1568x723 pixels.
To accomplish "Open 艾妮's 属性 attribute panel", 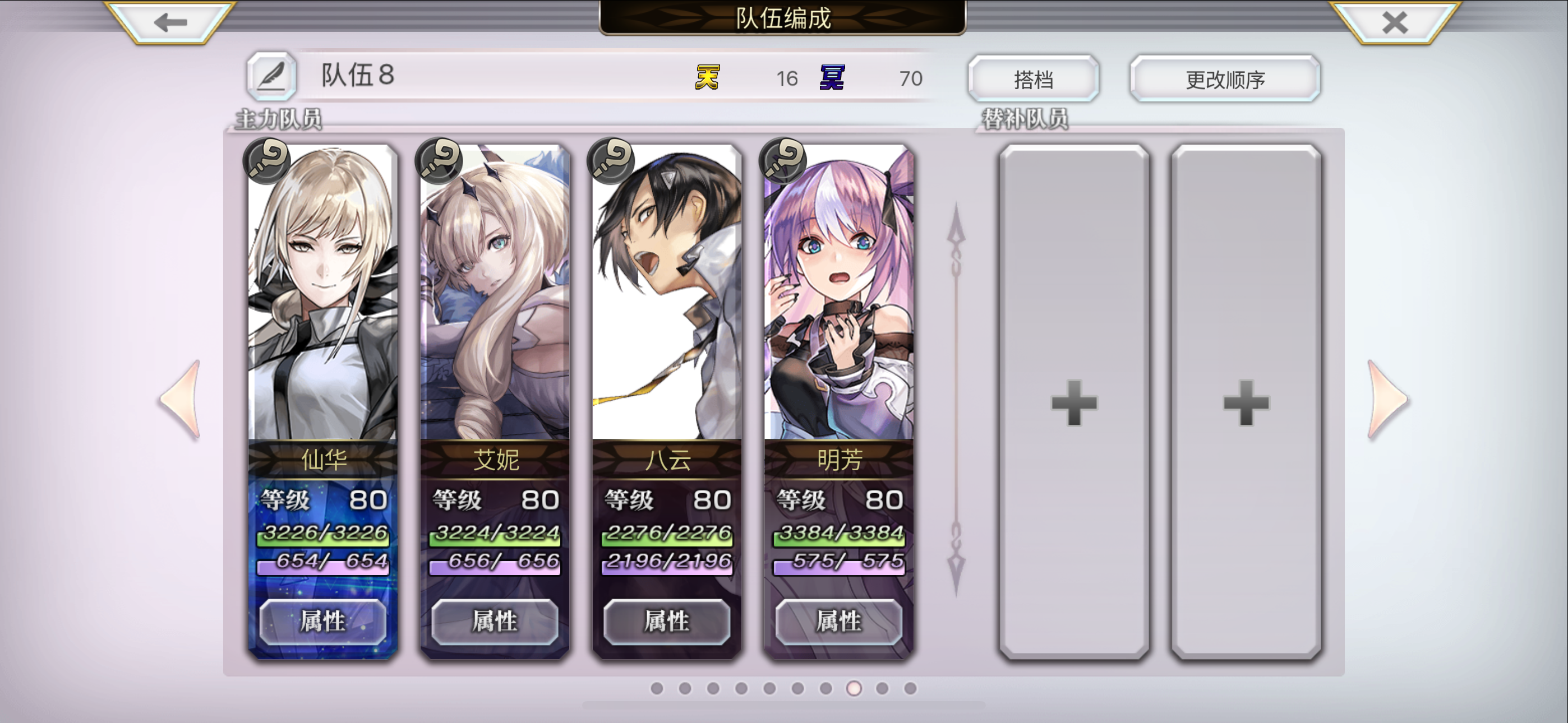I will pos(495,622).
